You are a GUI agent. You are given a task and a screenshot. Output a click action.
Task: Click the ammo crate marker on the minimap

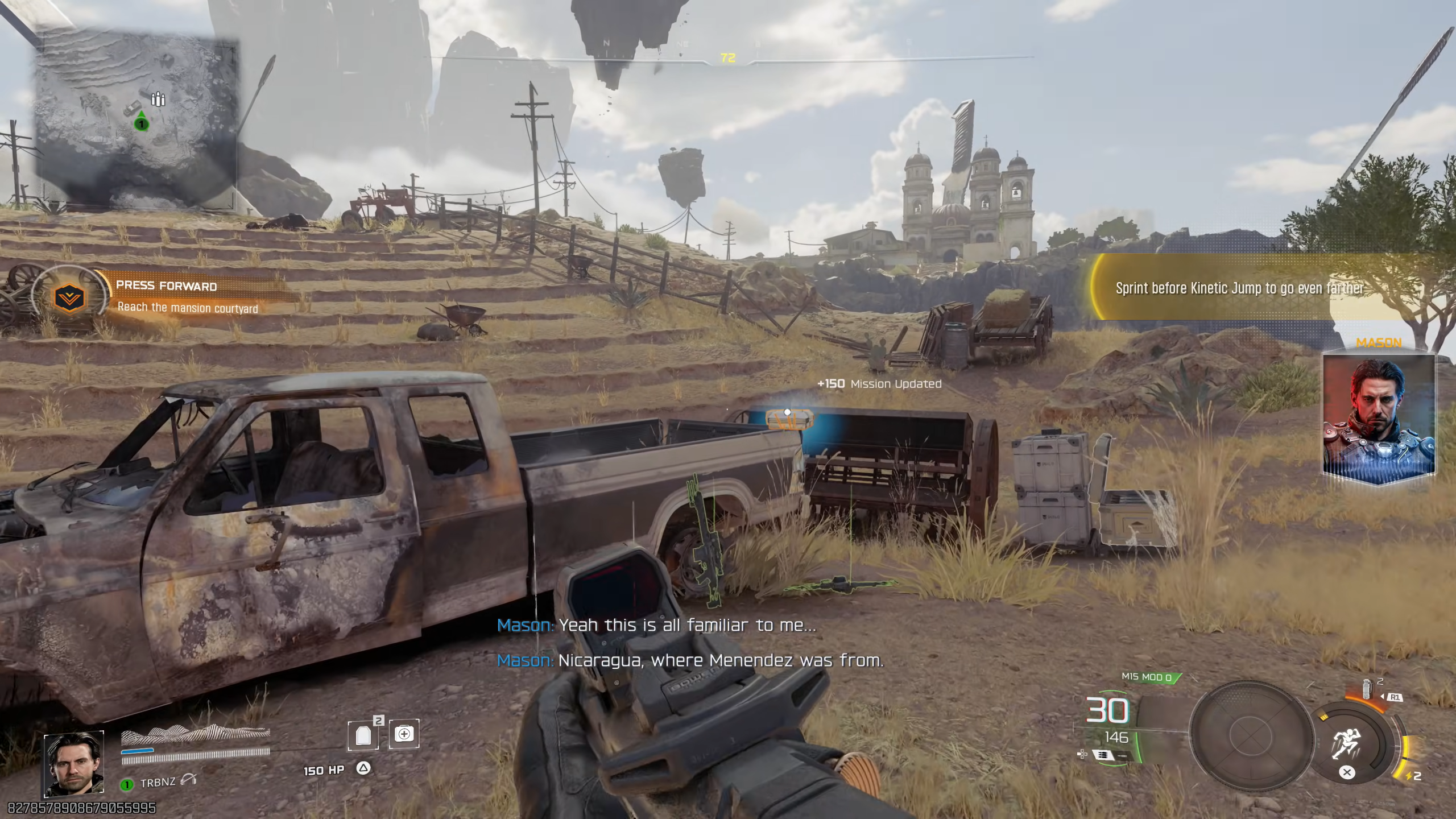[x=158, y=98]
